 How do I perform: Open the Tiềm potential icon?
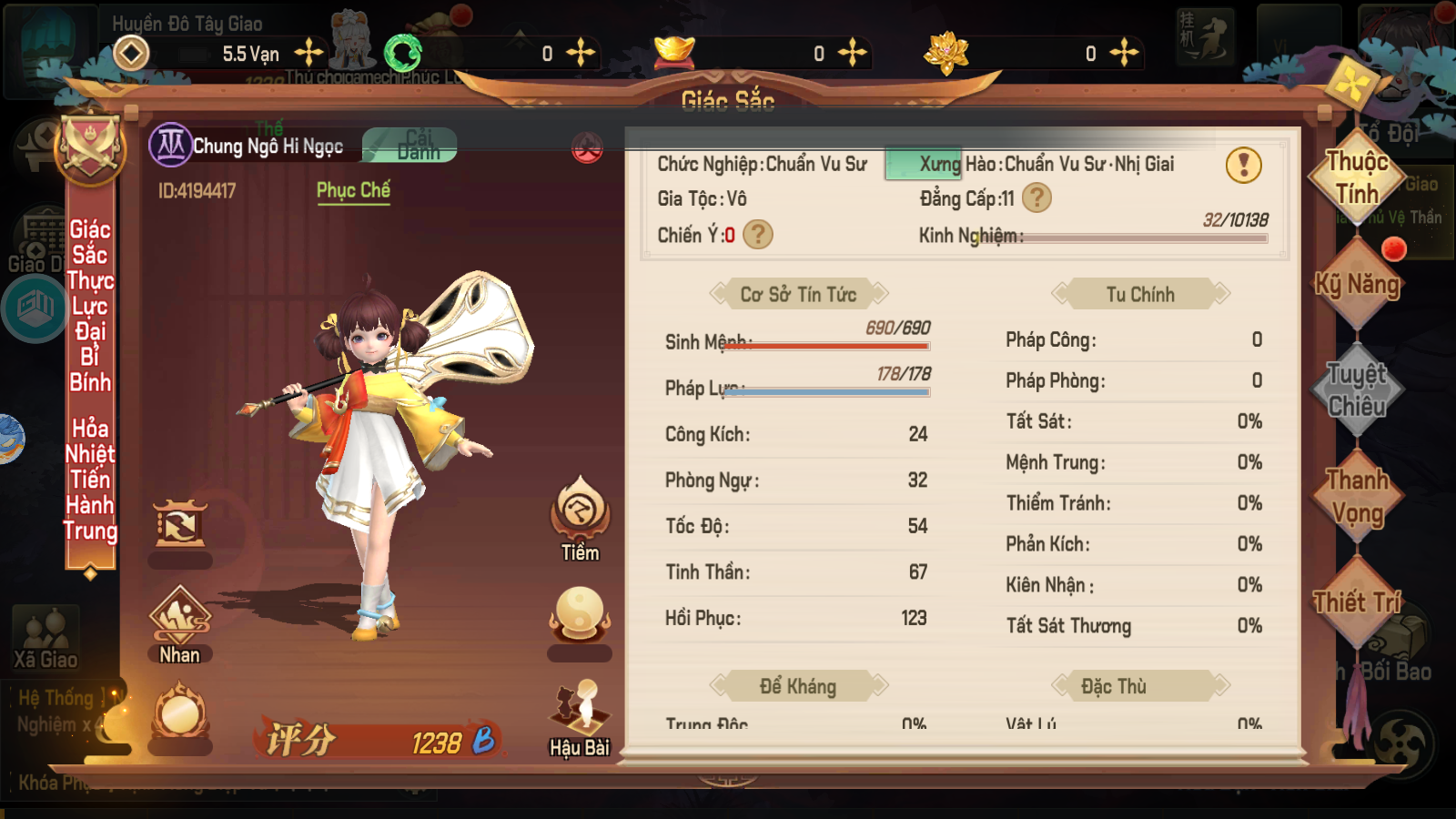[580, 518]
